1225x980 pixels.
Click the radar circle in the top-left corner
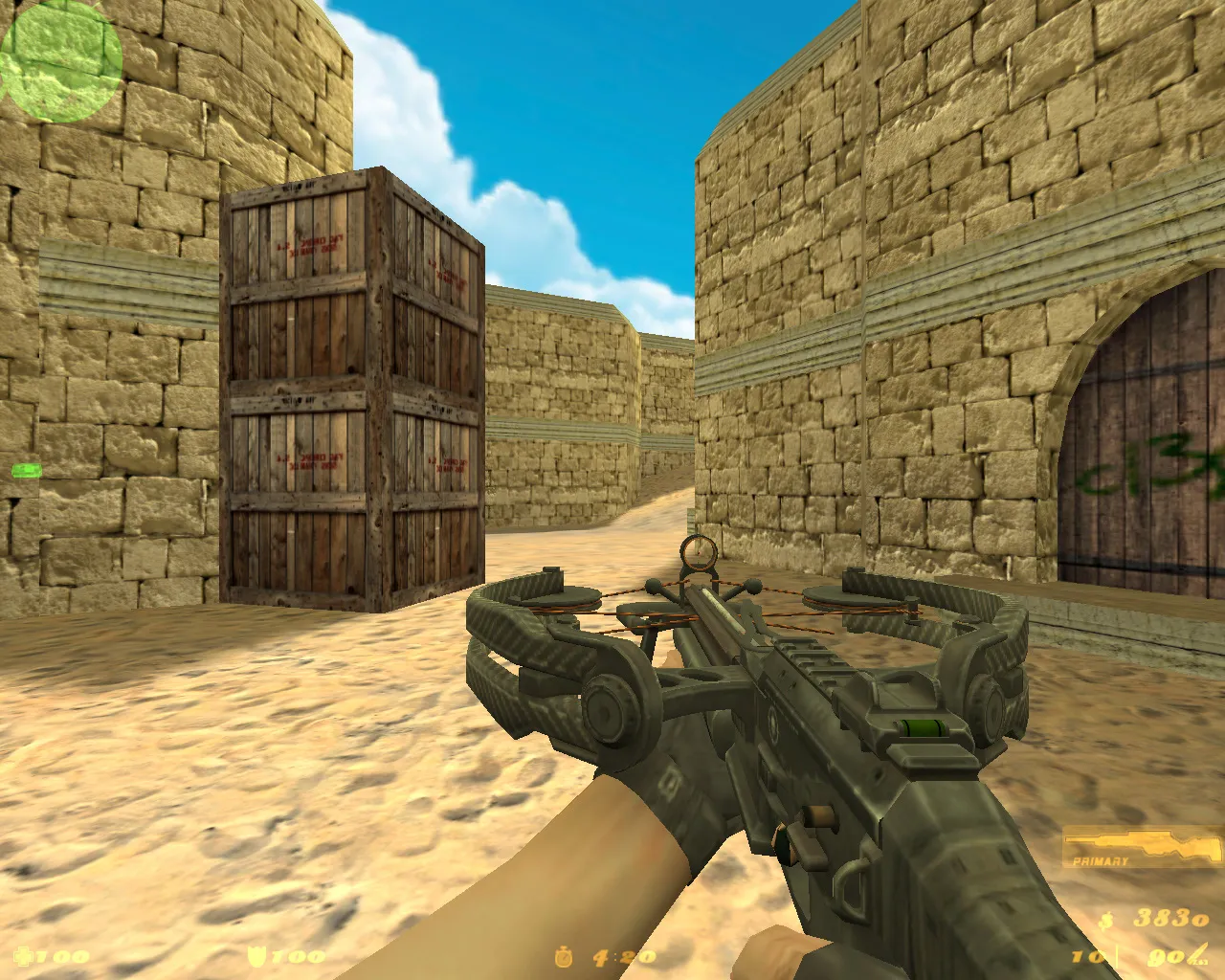coord(61,63)
